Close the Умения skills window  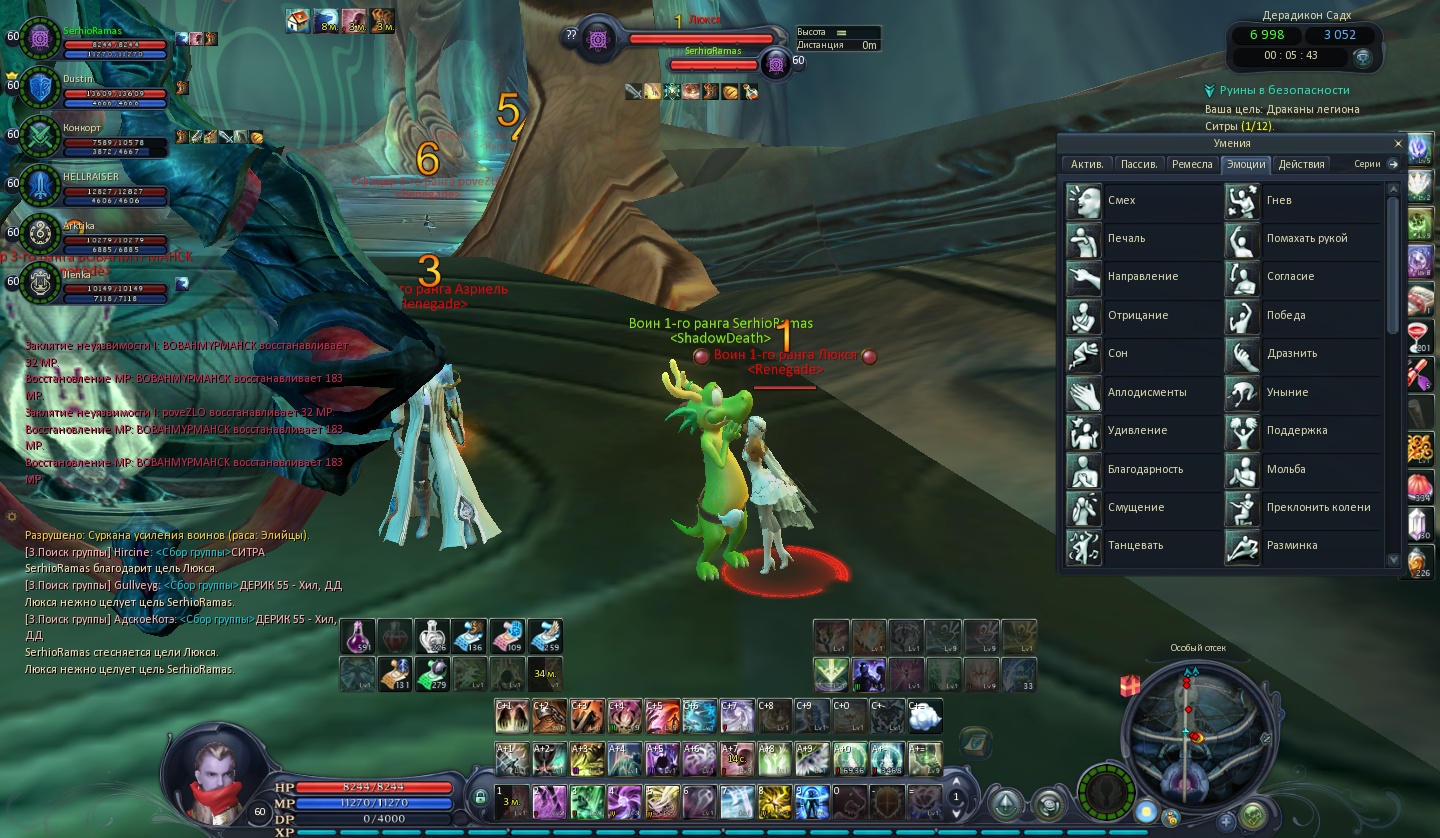point(1397,144)
